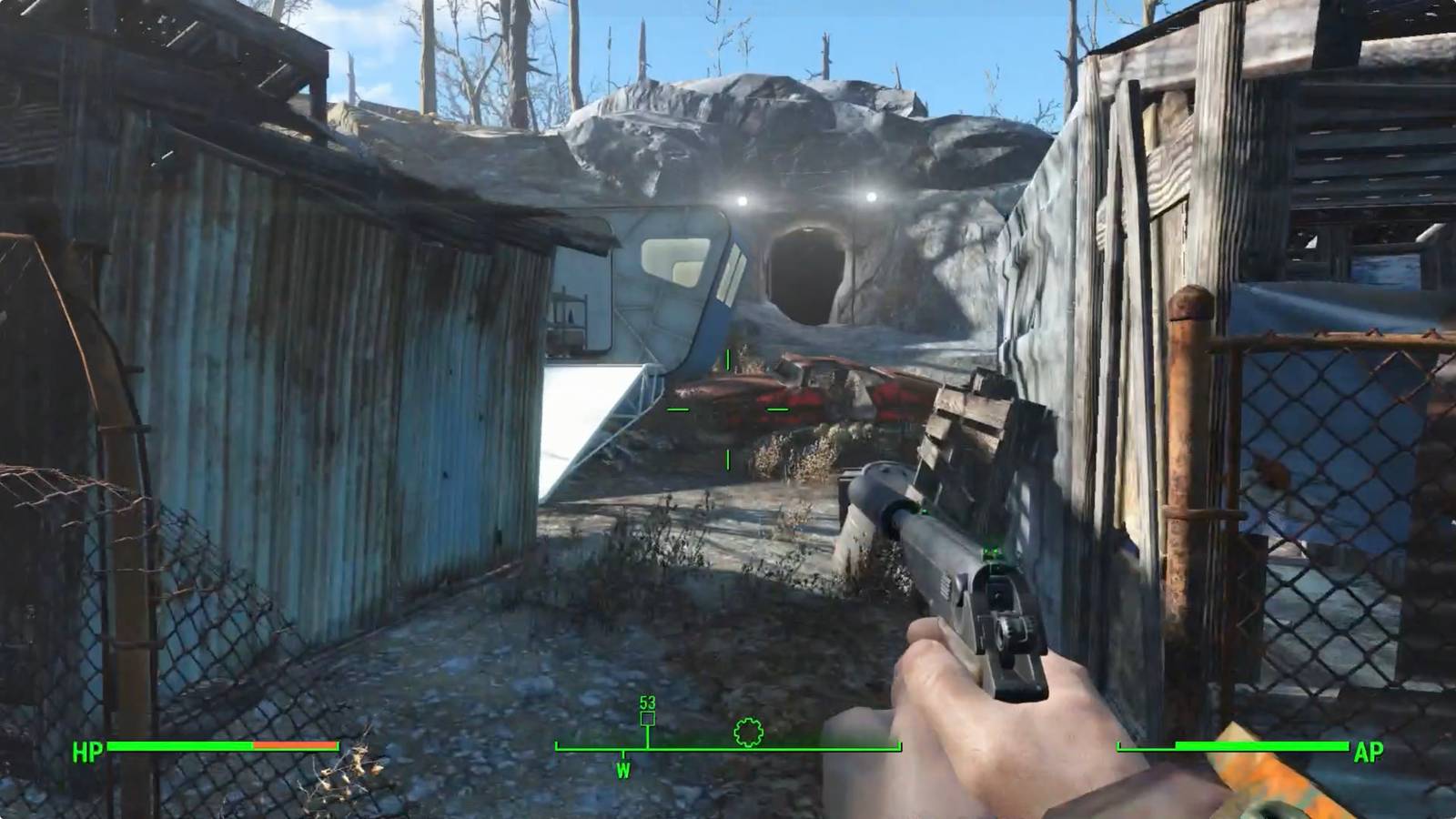Viewport: 1456px width, 819px height.
Task: Select the square marker under 53
Action: pos(647,719)
